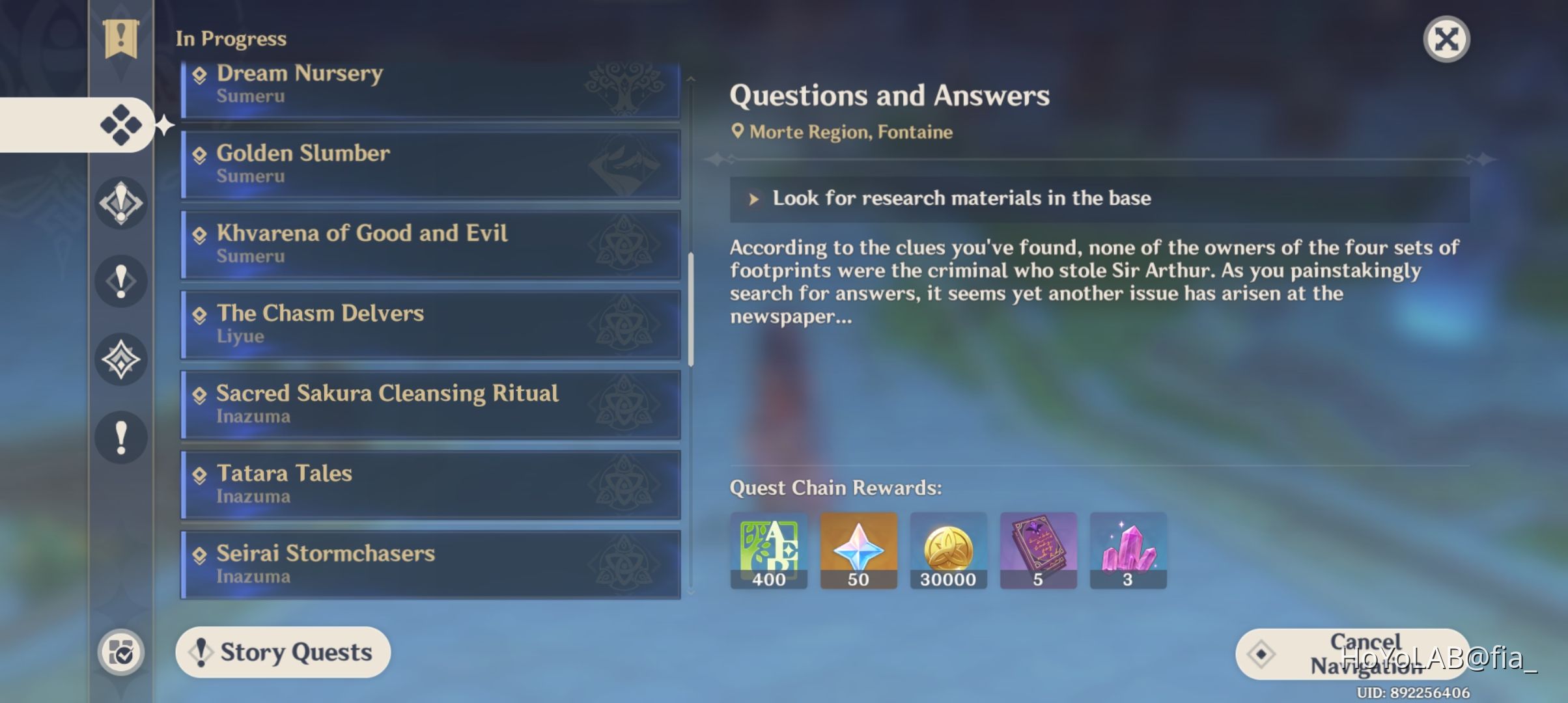
Task: Click the Adventure EXP reward icon
Action: [768, 550]
